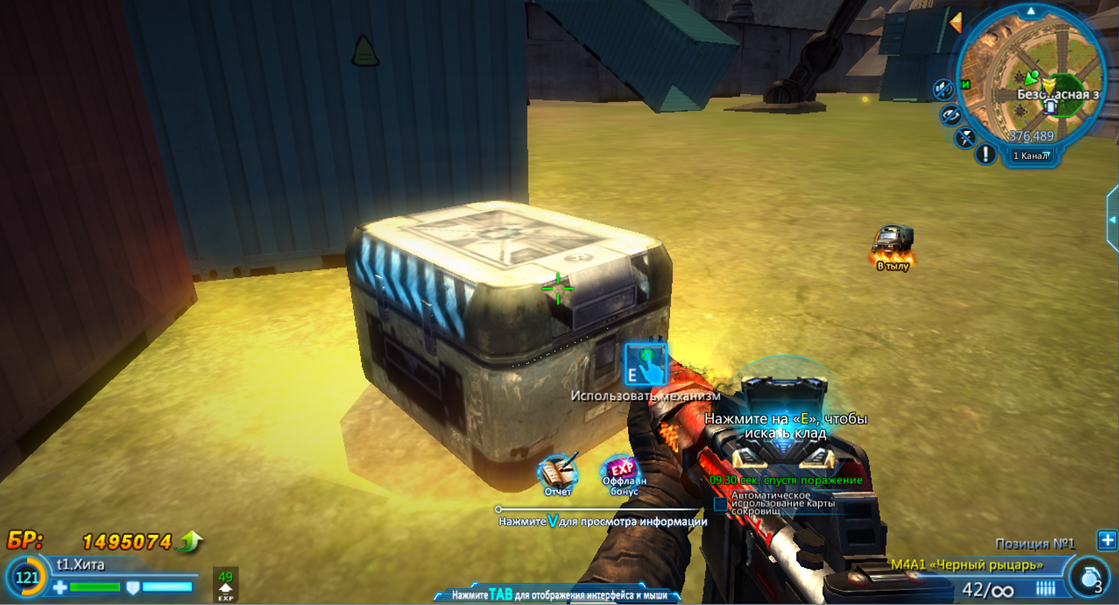Click the crossed-out lightning icon beside minimap
The width and height of the screenshot is (1119, 605).
(x=964, y=138)
